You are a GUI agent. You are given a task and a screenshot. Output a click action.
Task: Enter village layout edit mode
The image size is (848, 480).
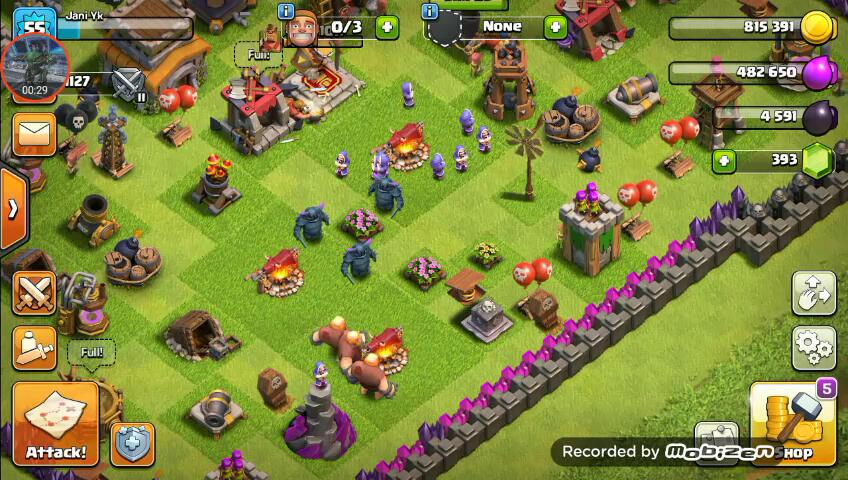pyautogui.click(x=814, y=294)
